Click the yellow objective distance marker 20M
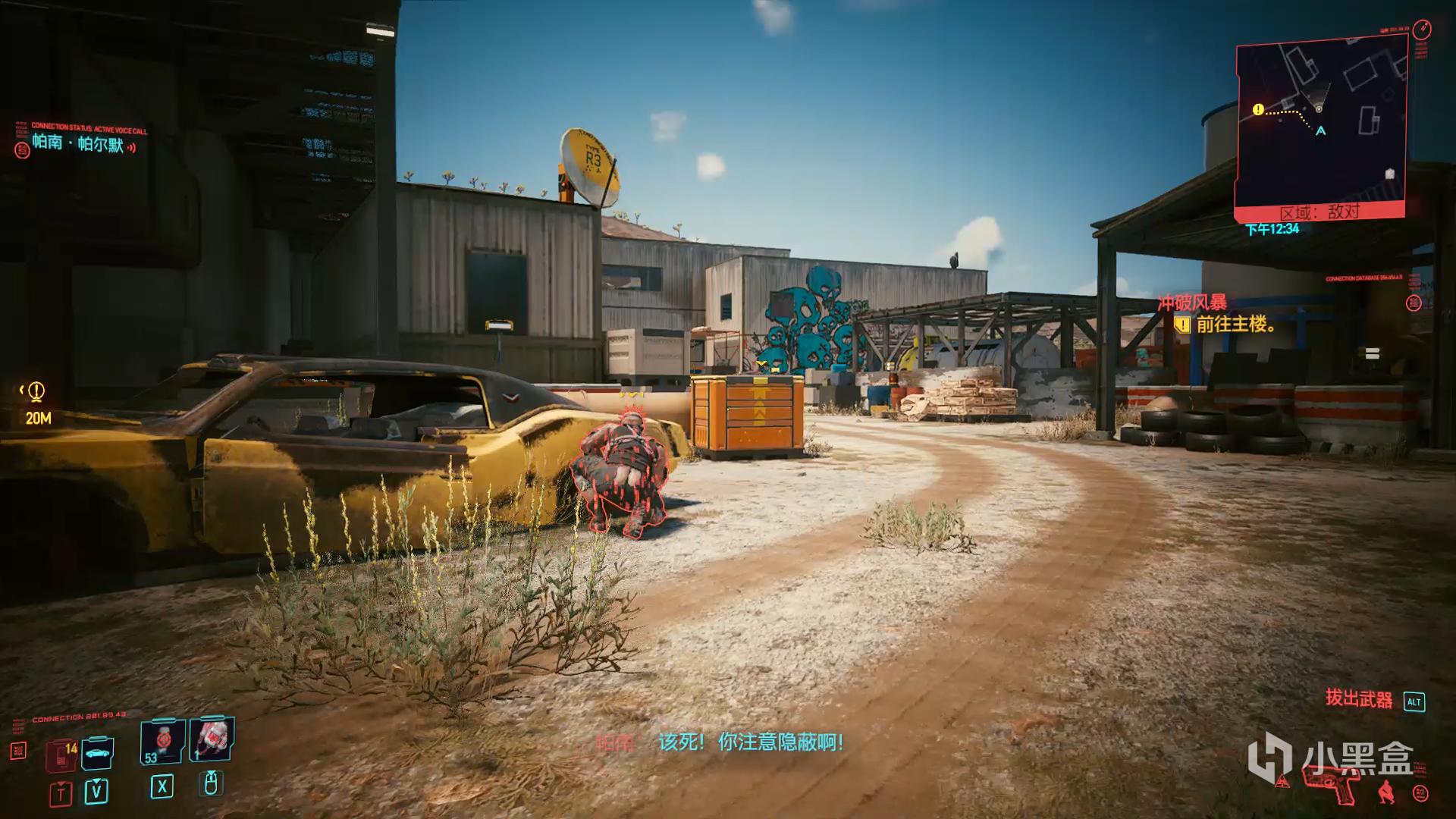Viewport: 1456px width, 819px height. click(x=36, y=403)
